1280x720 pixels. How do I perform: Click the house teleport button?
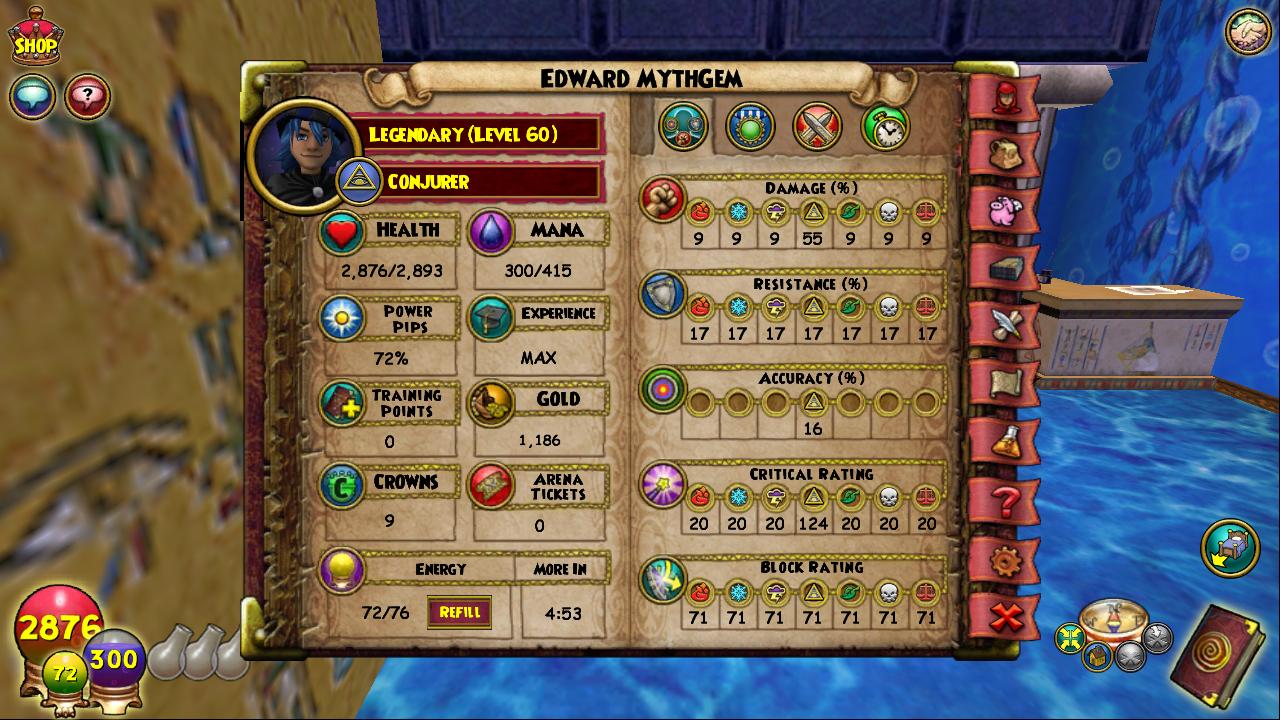[1097, 656]
